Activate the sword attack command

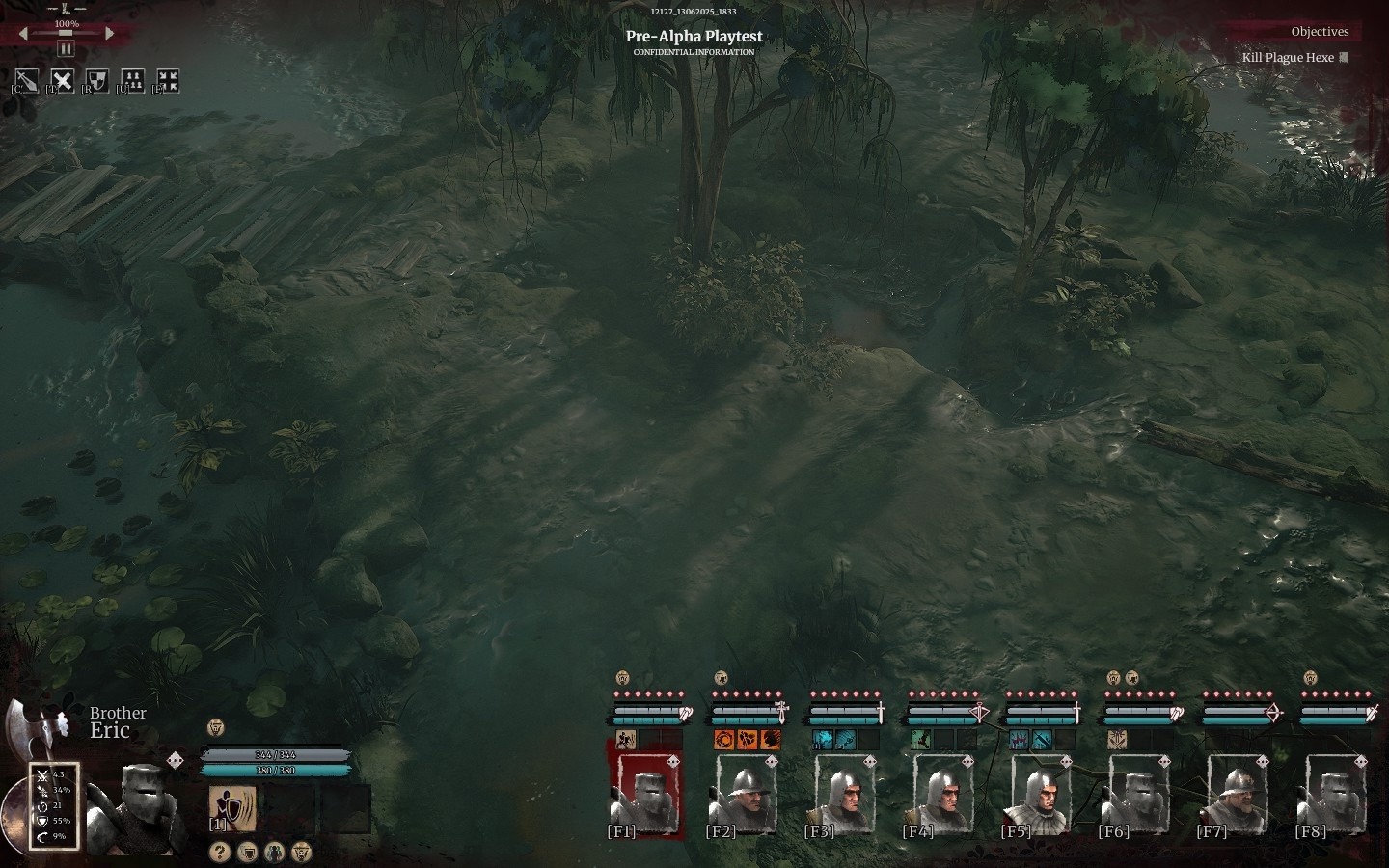click(x=27, y=81)
